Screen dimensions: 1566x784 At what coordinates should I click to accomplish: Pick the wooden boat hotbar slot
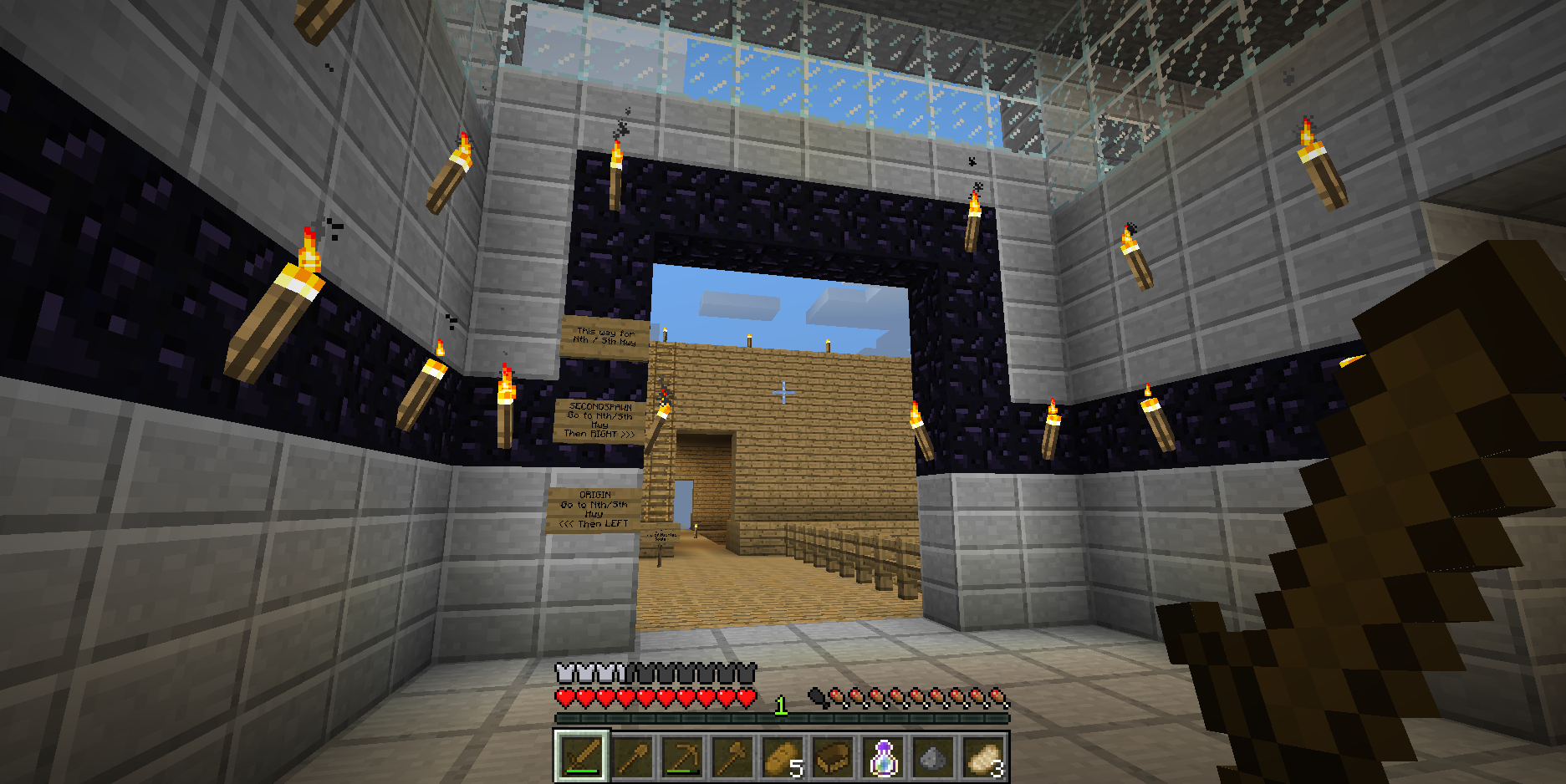click(x=833, y=757)
